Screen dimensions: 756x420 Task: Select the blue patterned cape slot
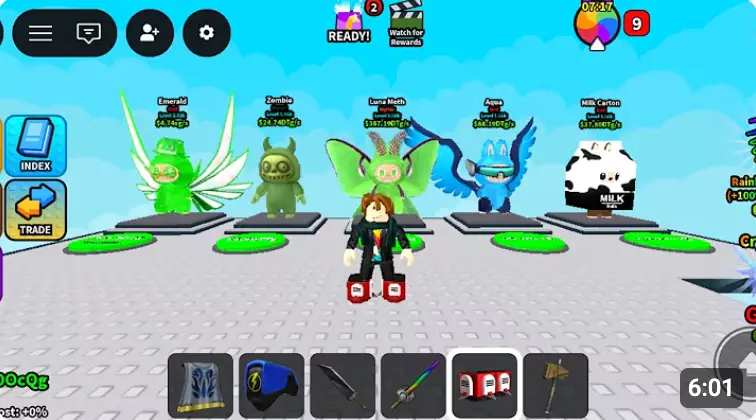coord(200,386)
